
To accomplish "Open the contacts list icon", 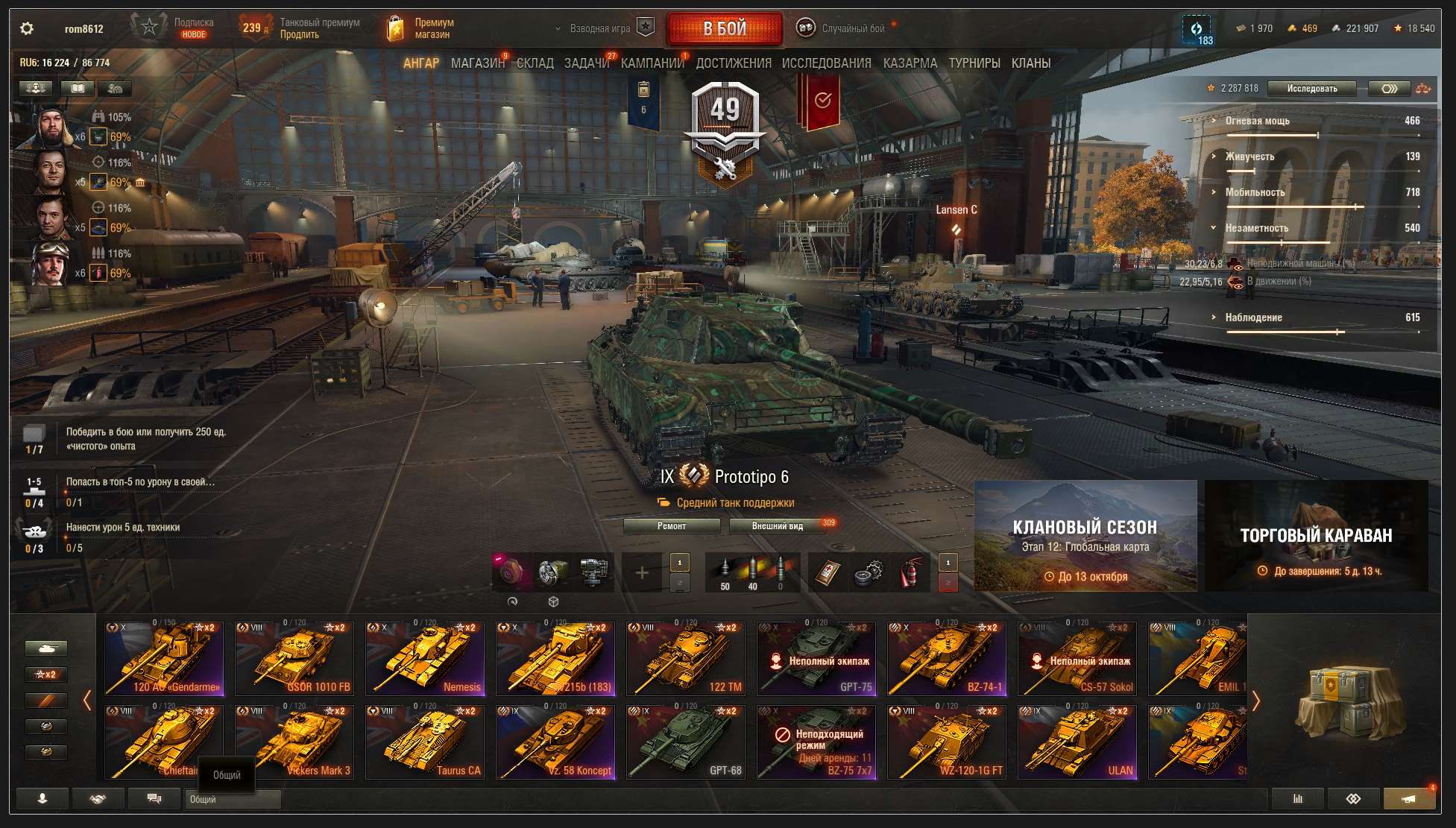I will [x=42, y=798].
